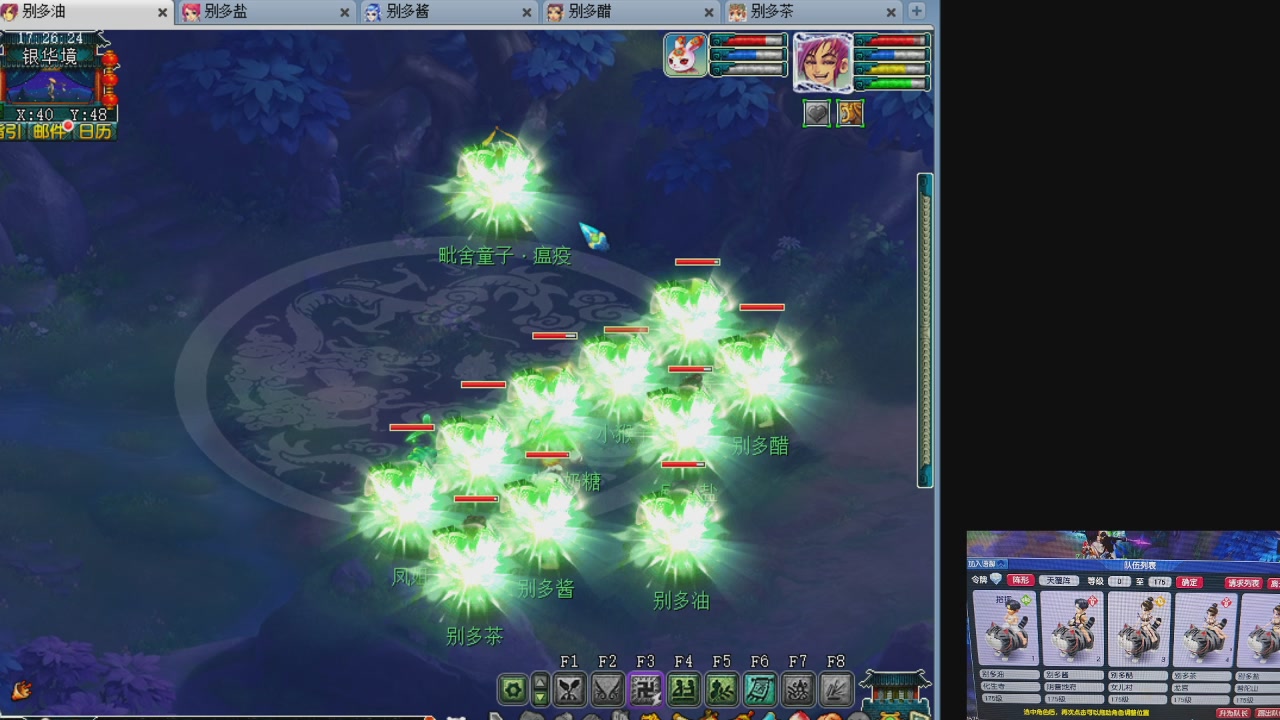Open 邮件 mail below the minimap
Viewport: 1280px width, 720px height.
49,130
